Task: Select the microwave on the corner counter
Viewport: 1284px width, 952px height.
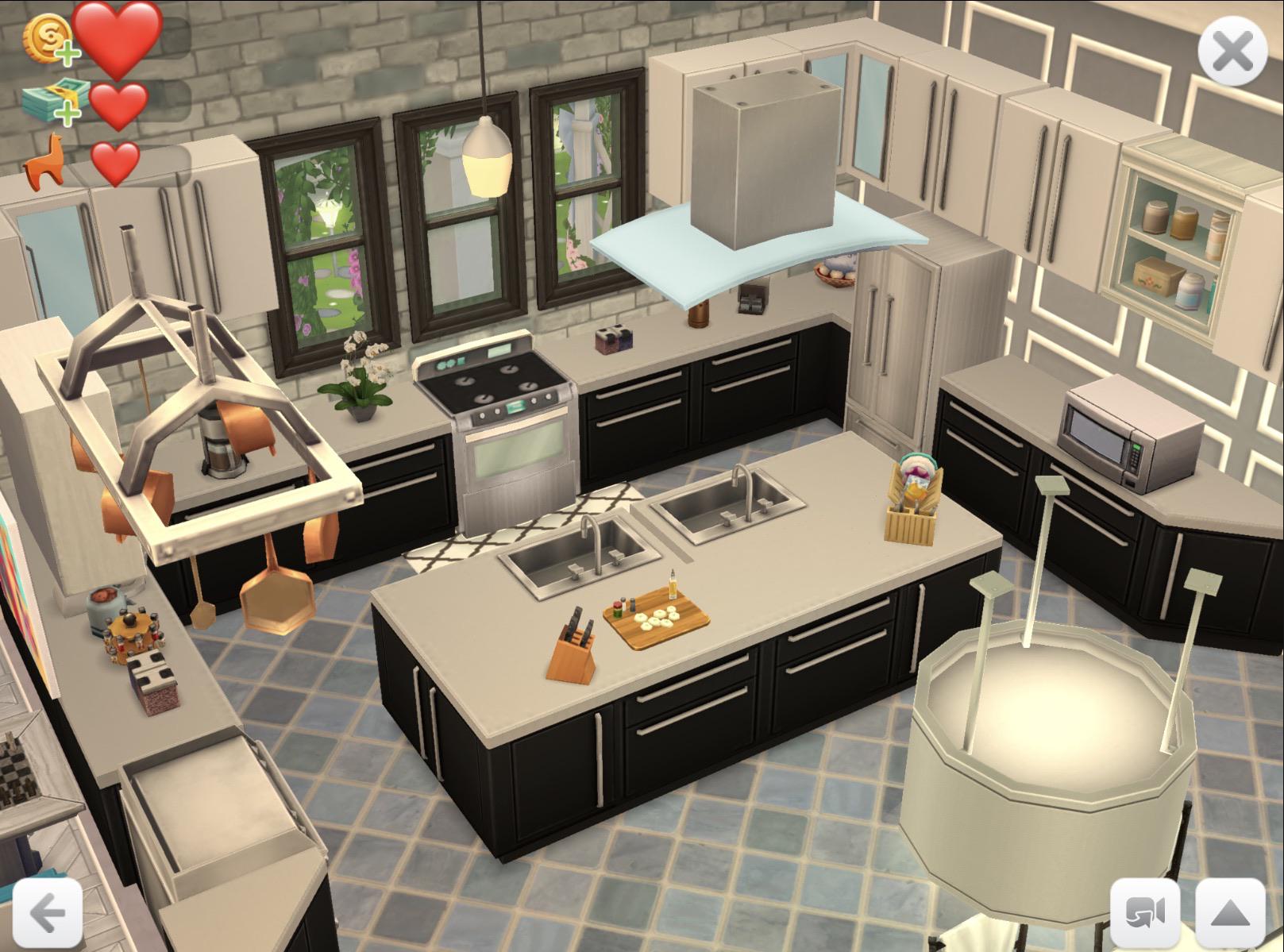Action: click(1128, 433)
